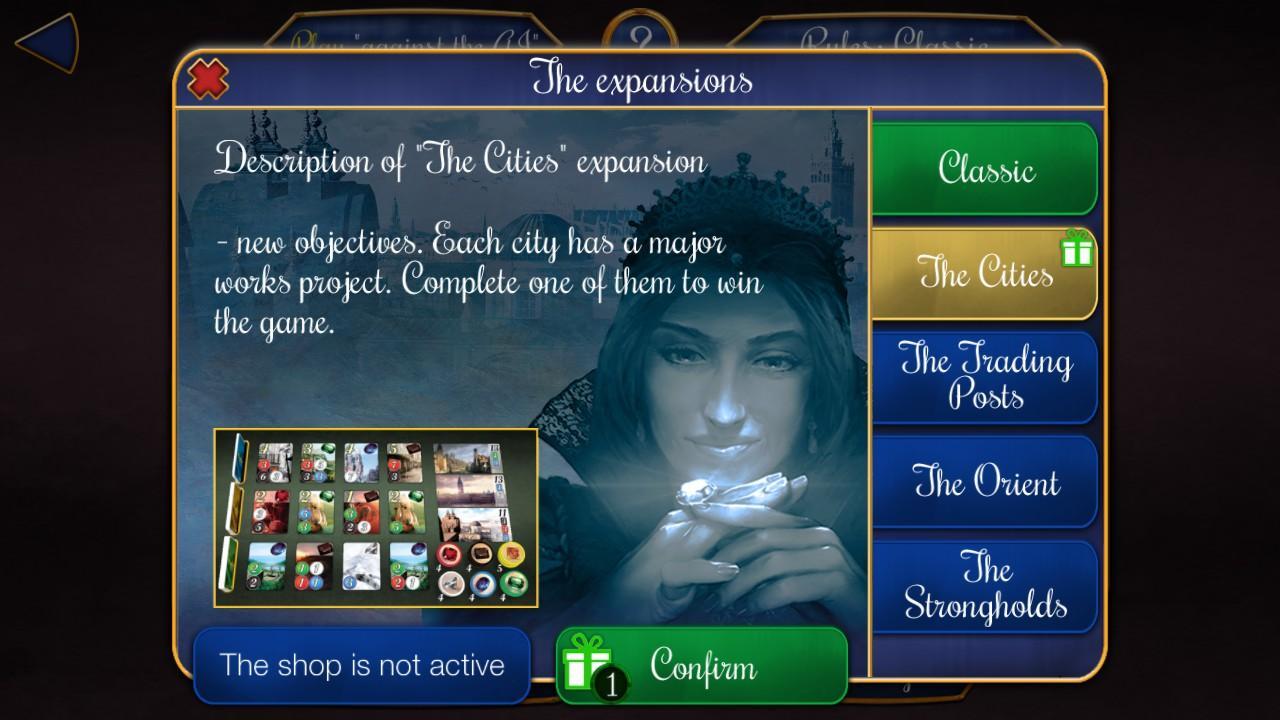
Task: Enable The Trading Posts expansion
Action: [x=985, y=376]
